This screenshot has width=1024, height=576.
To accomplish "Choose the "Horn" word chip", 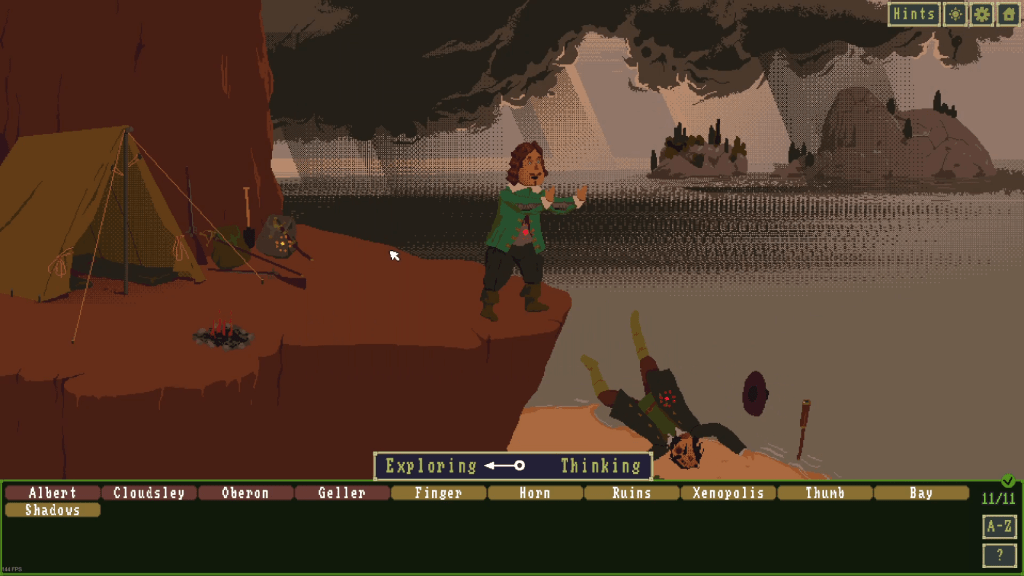I will (x=535, y=493).
